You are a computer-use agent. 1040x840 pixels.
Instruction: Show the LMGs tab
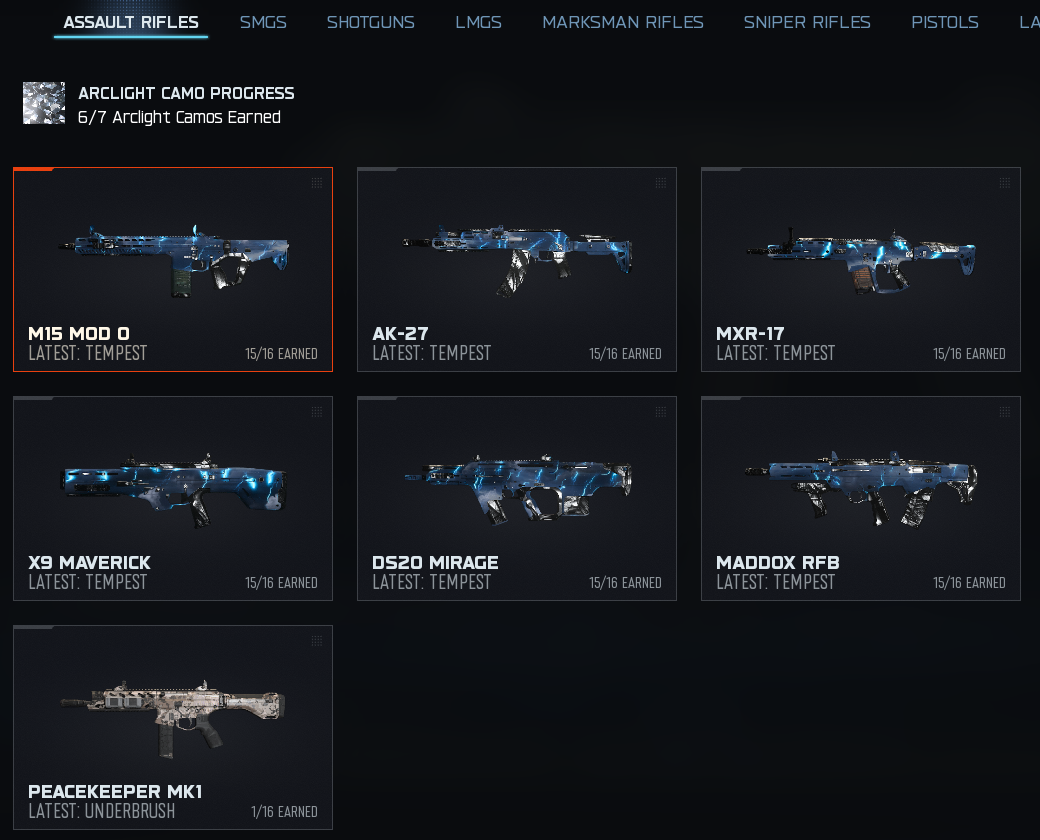tap(478, 22)
